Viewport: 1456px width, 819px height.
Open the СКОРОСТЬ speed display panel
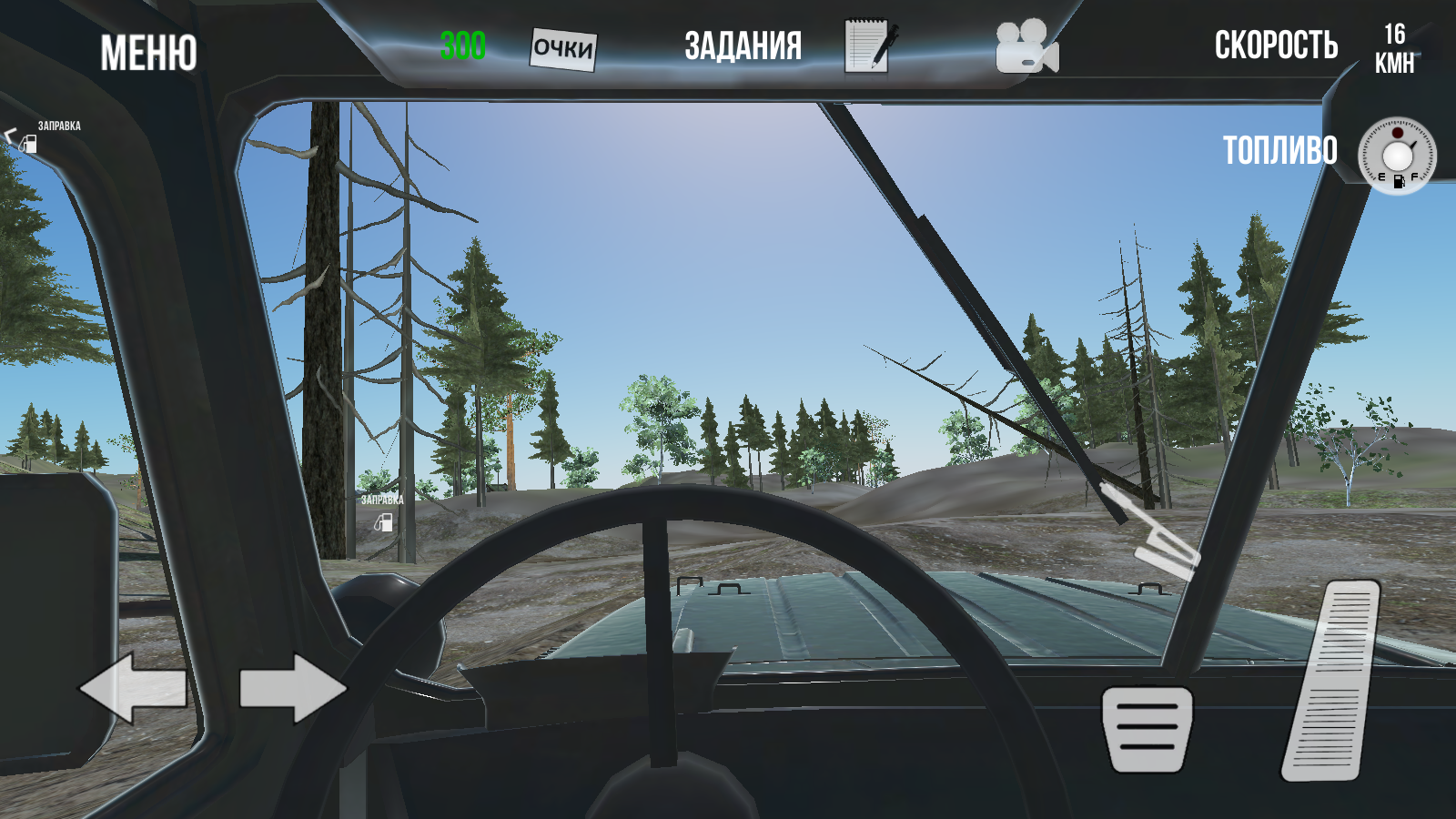tap(1274, 44)
